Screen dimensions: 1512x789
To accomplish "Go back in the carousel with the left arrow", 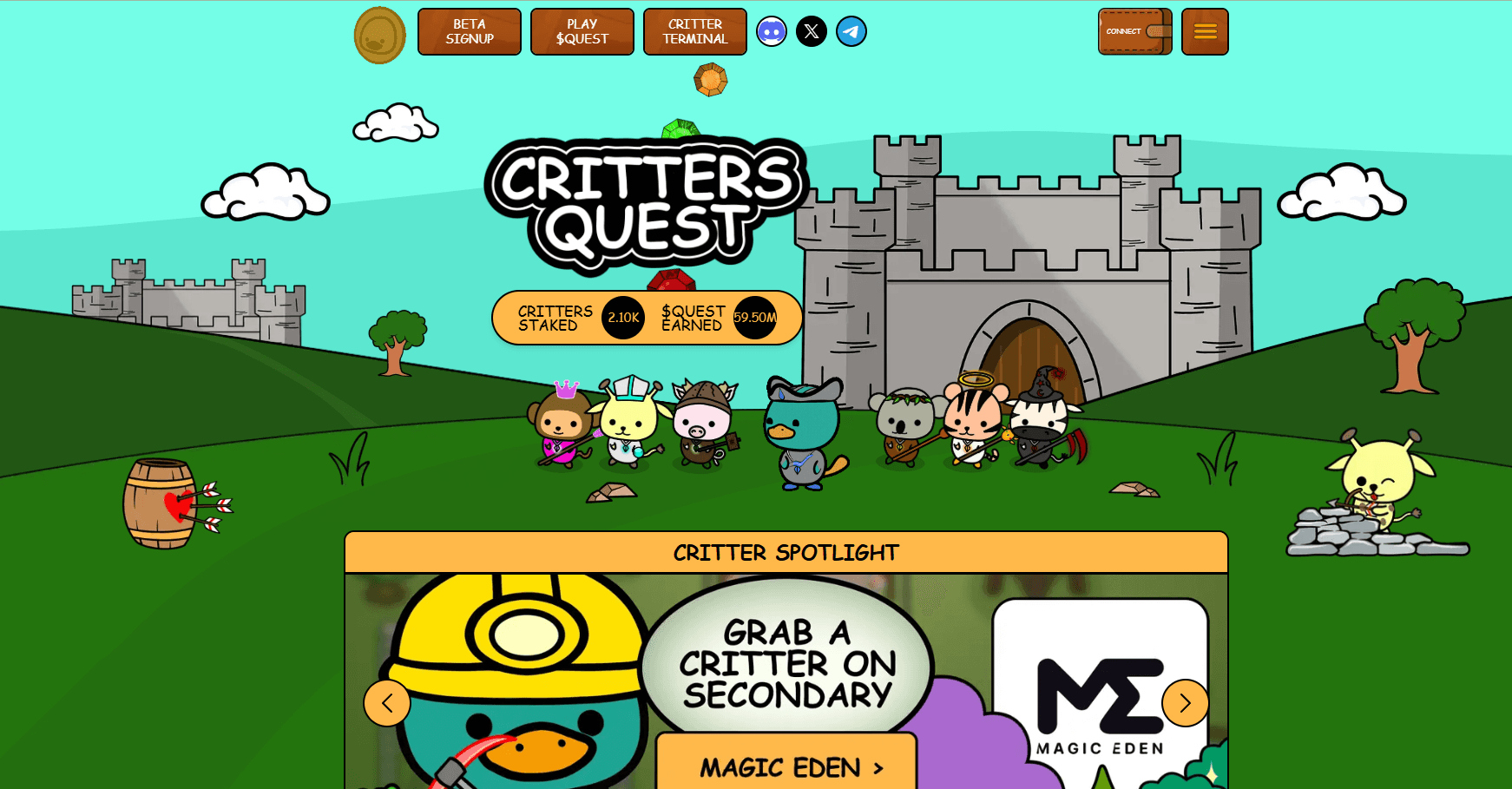I will pos(387,703).
